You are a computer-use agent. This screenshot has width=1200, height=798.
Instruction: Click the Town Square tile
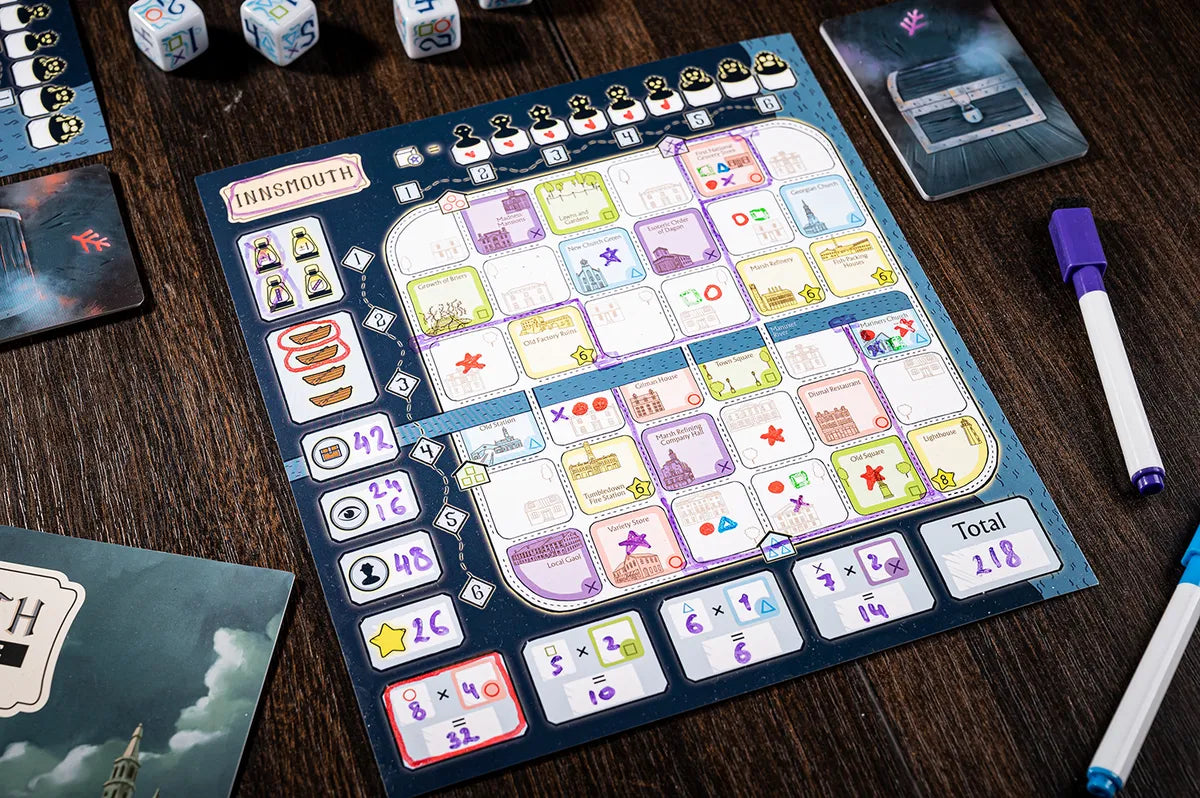(737, 371)
